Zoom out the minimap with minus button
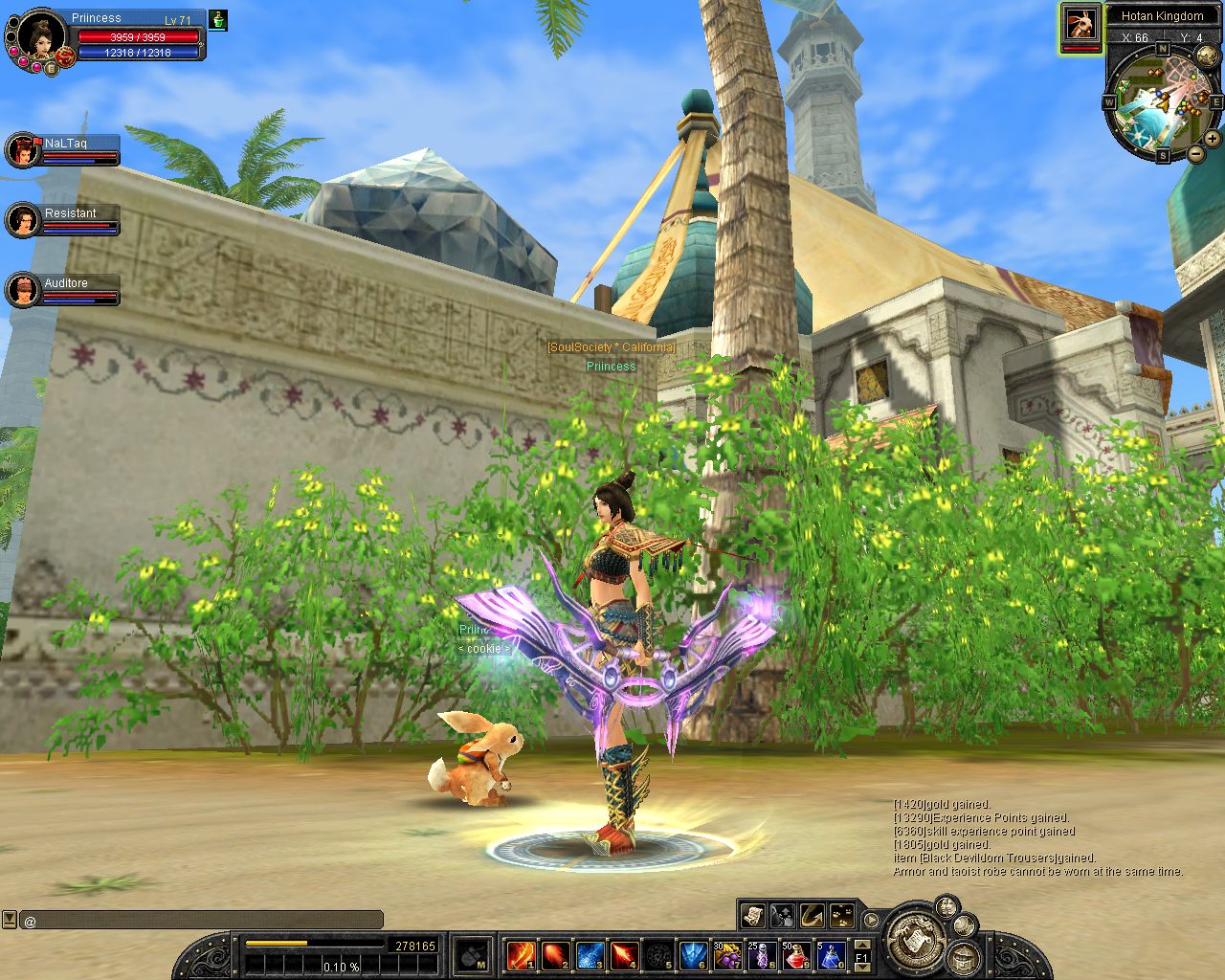The height and width of the screenshot is (980, 1225). [1196, 153]
